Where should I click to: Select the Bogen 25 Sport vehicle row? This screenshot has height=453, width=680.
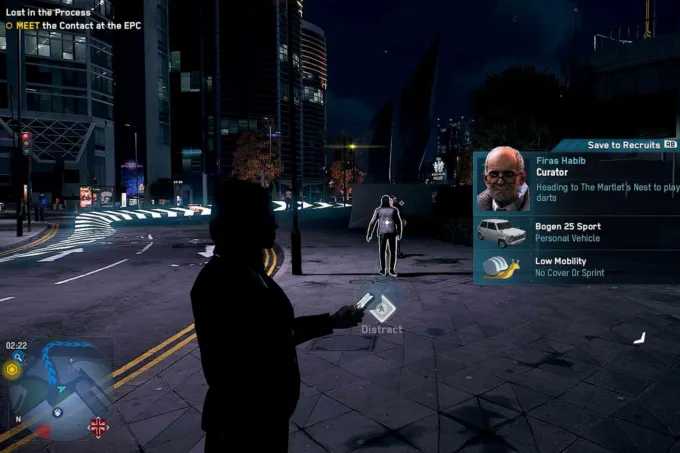tap(575, 233)
